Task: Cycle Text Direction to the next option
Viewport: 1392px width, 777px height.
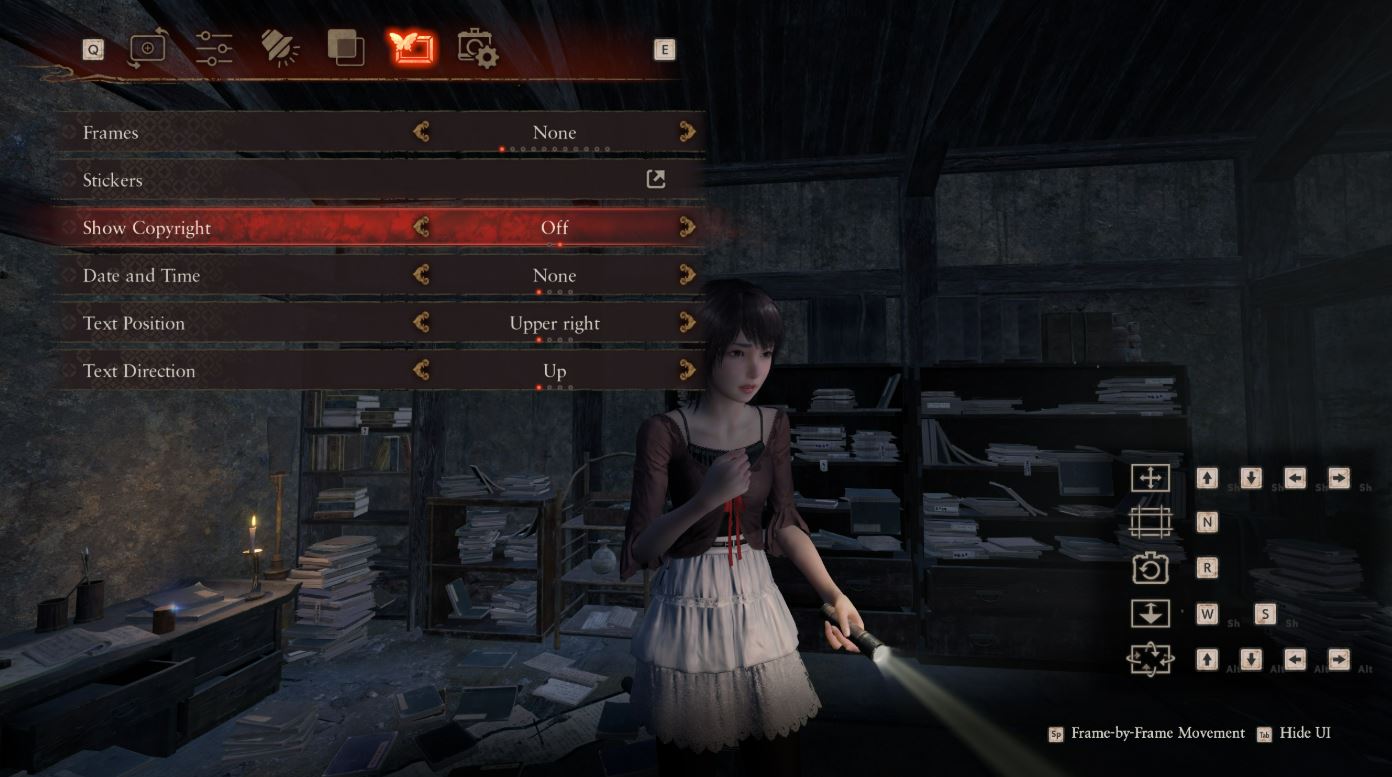Action: click(687, 370)
